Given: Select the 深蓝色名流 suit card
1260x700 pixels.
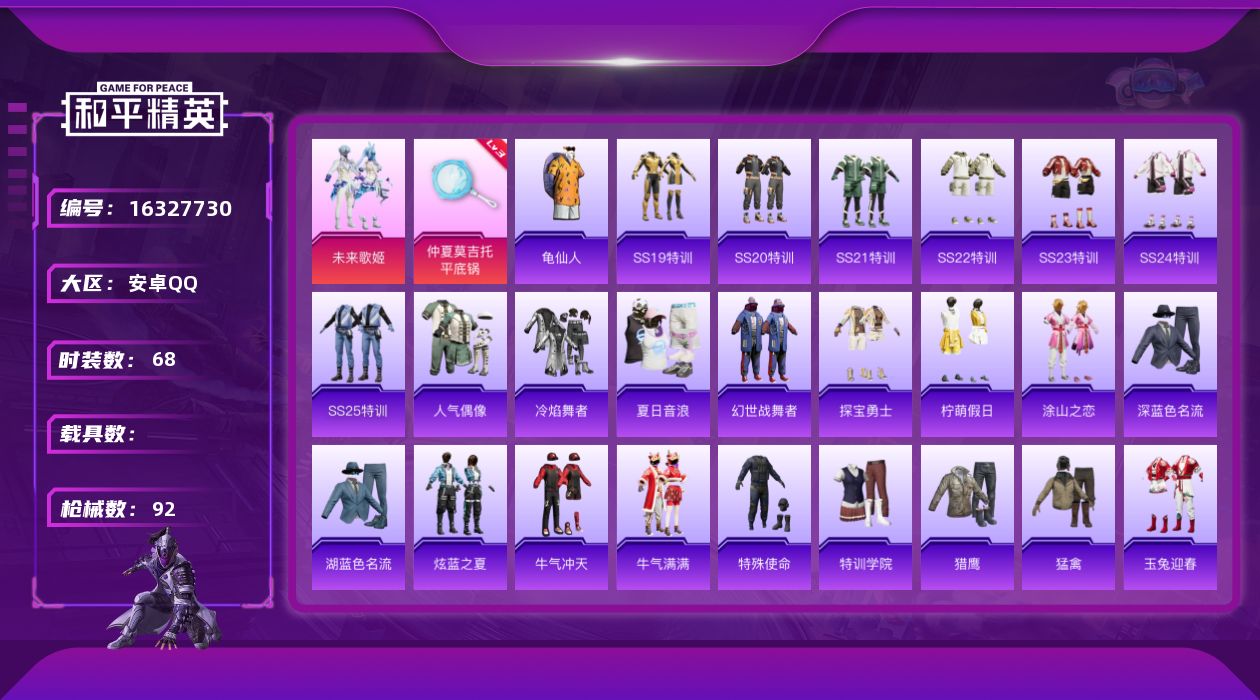Looking at the screenshot, I should point(1170,363).
